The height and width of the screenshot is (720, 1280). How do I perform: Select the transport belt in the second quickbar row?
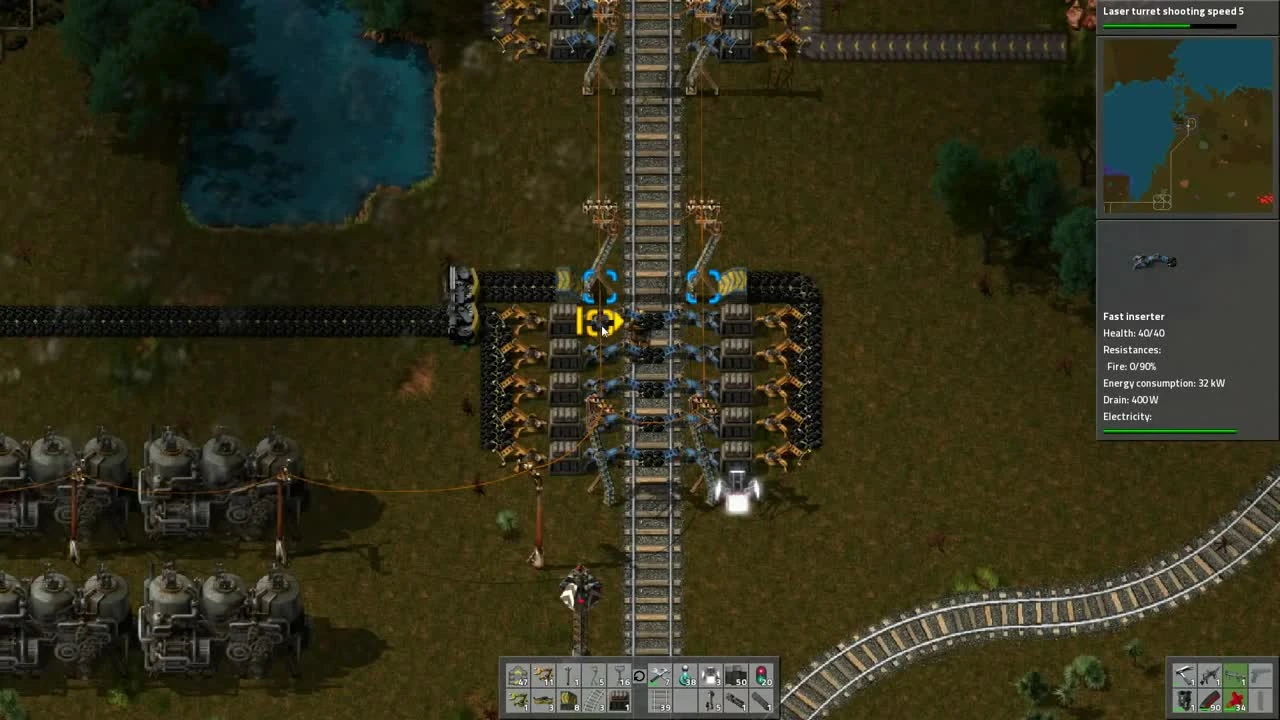542,701
